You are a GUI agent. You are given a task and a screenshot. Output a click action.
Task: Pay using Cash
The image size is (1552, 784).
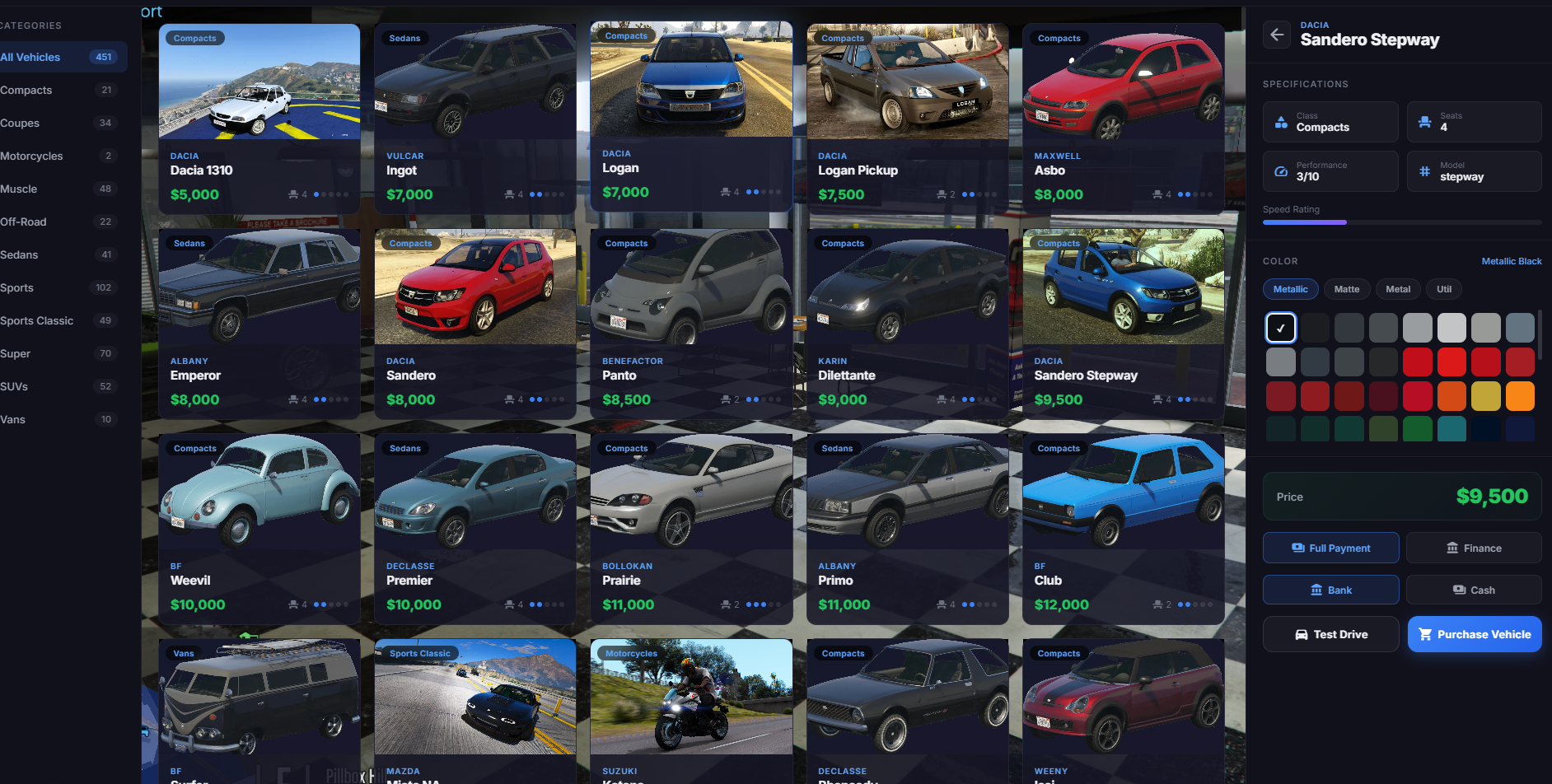pos(1473,590)
